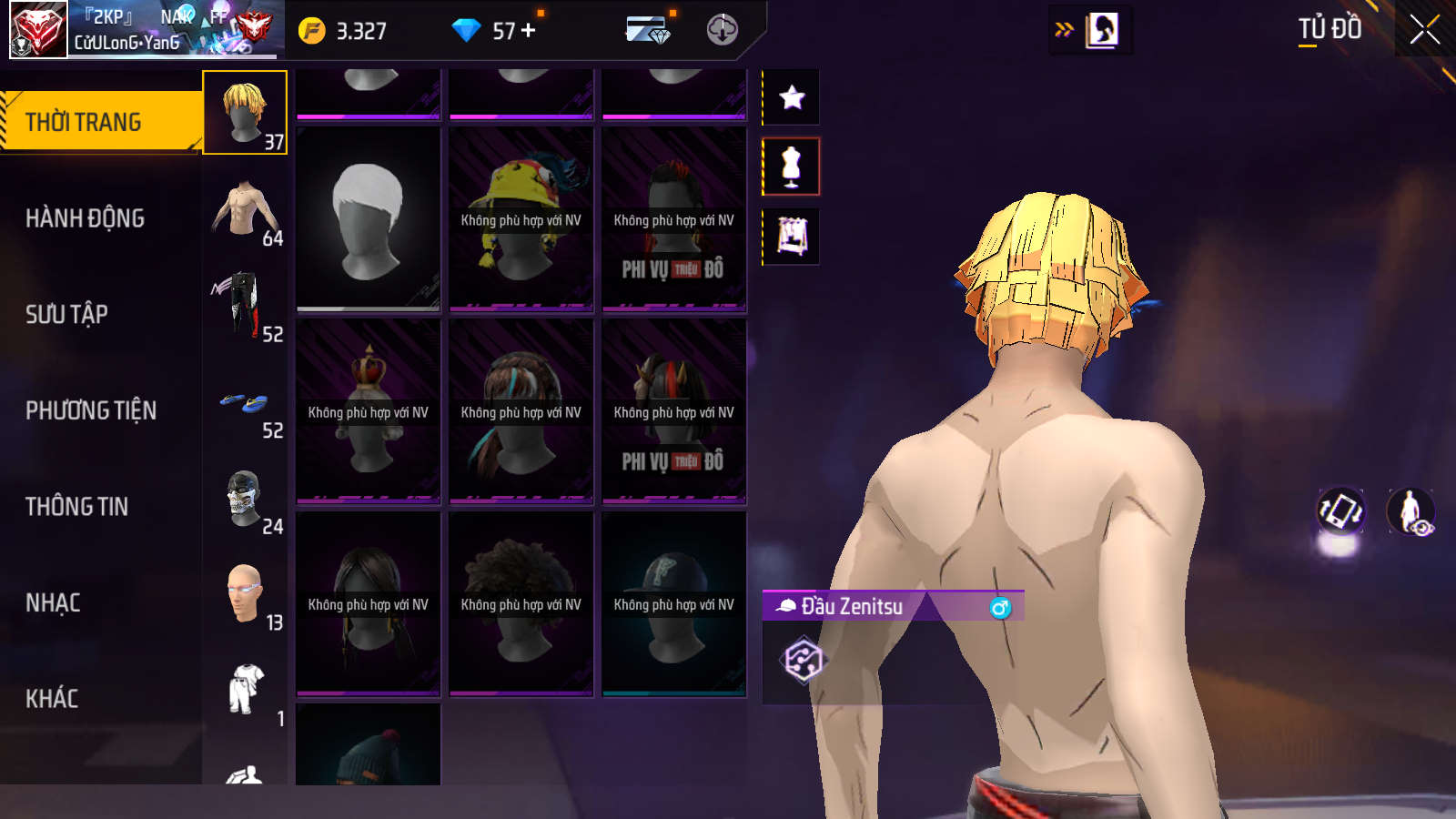Image resolution: width=1456 pixels, height=819 pixels.
Task: Show favorites with the star icon
Action: click(x=792, y=97)
